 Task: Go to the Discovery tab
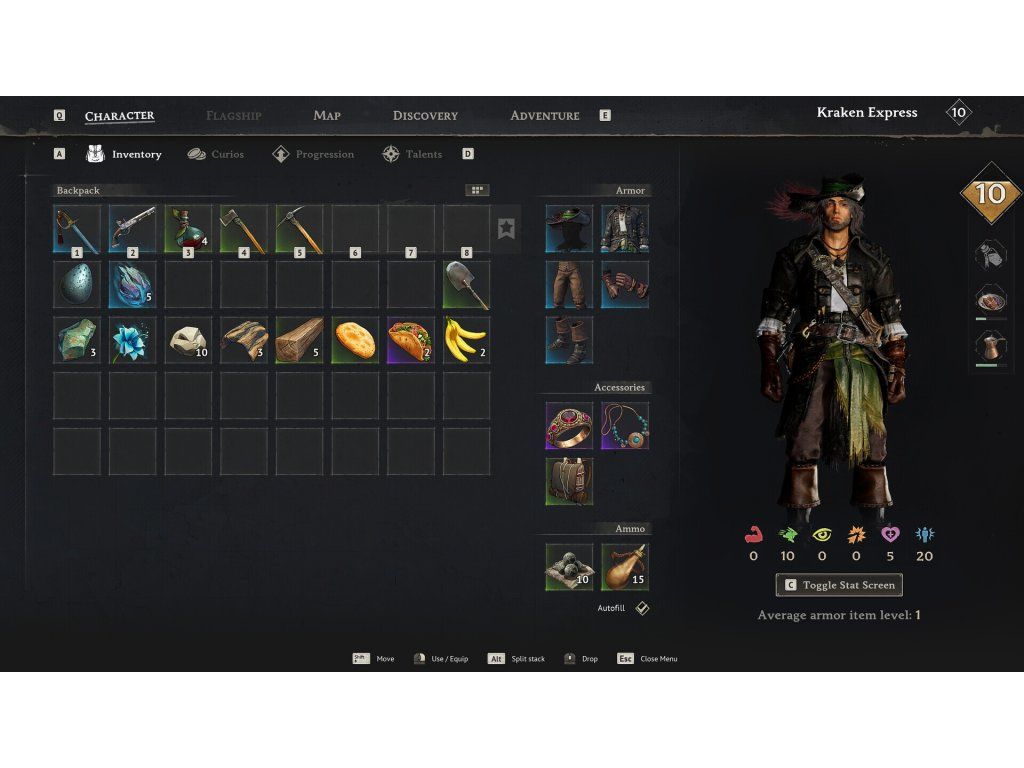click(x=425, y=116)
